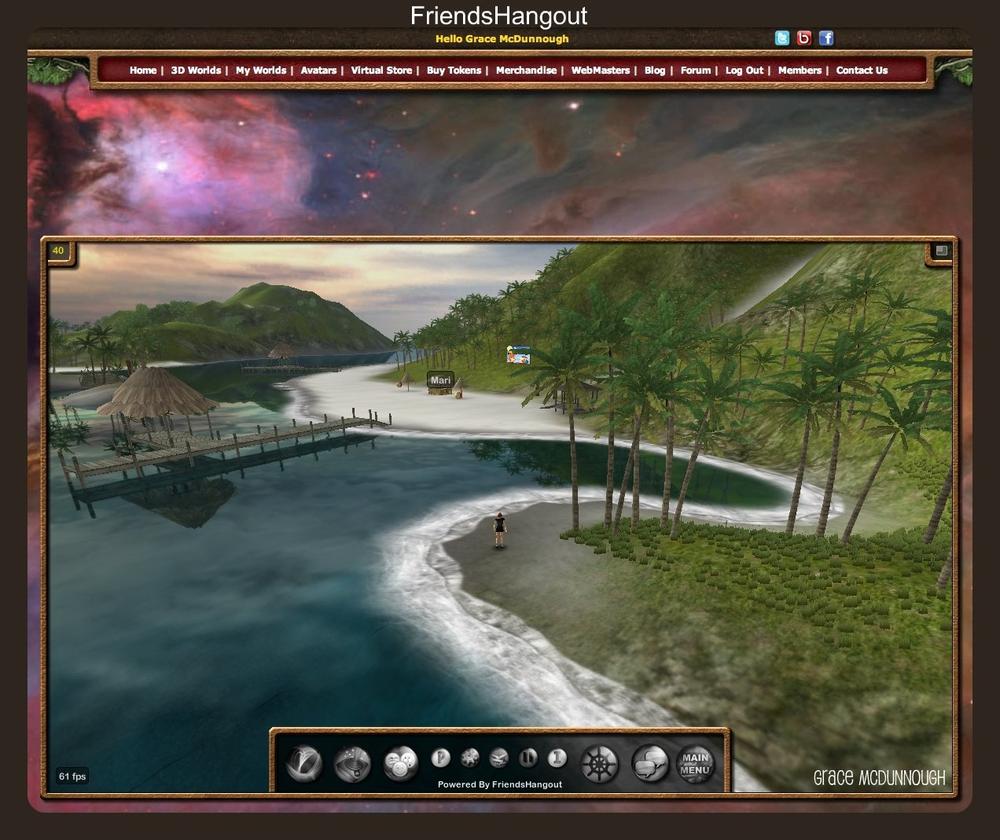Open the Main Menu button

point(695,764)
